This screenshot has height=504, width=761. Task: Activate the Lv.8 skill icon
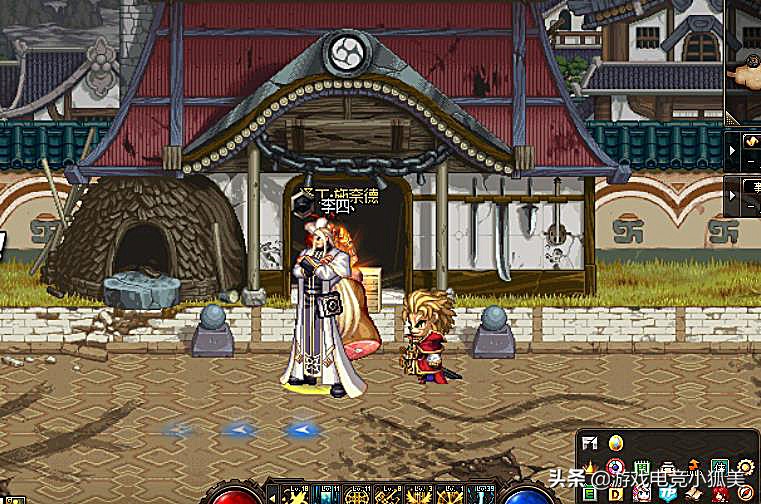point(387,494)
